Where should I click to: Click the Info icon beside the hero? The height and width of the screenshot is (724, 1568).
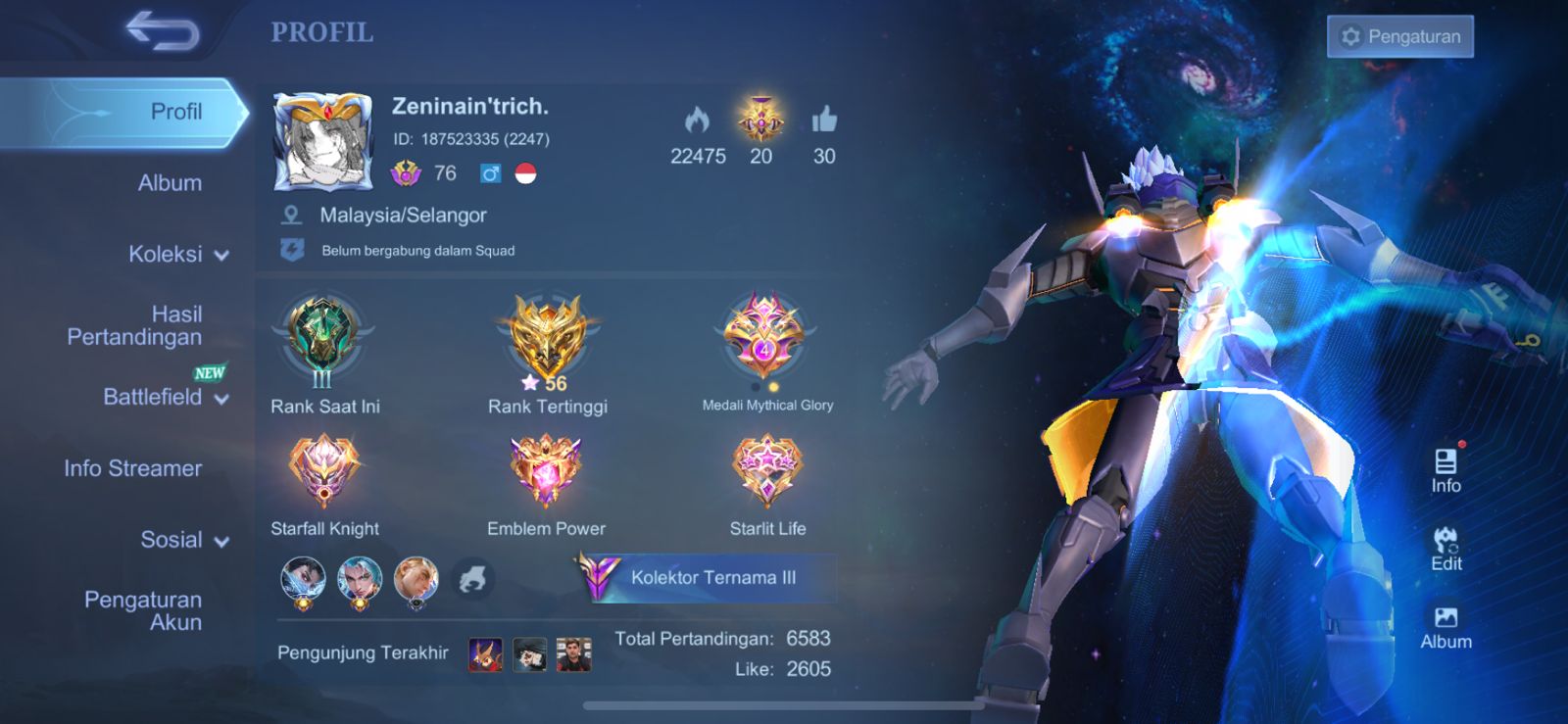pyautogui.click(x=1445, y=470)
